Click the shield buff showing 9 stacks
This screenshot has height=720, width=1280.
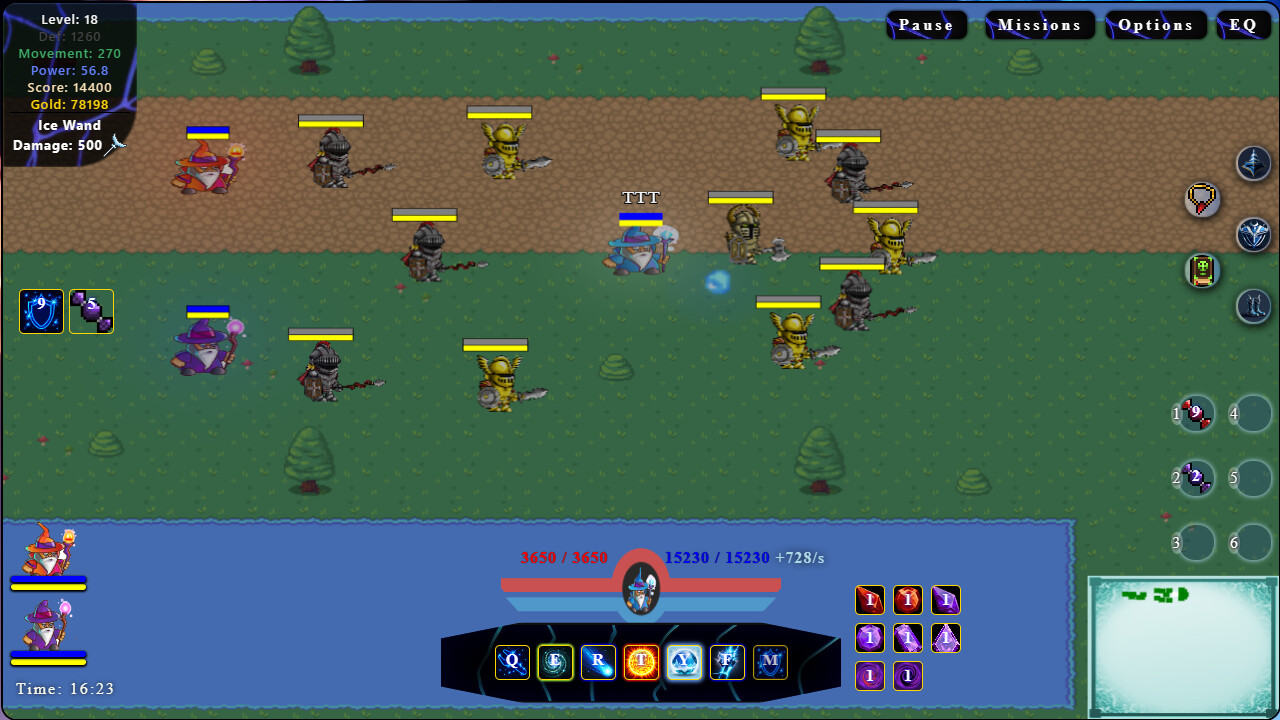(x=41, y=311)
